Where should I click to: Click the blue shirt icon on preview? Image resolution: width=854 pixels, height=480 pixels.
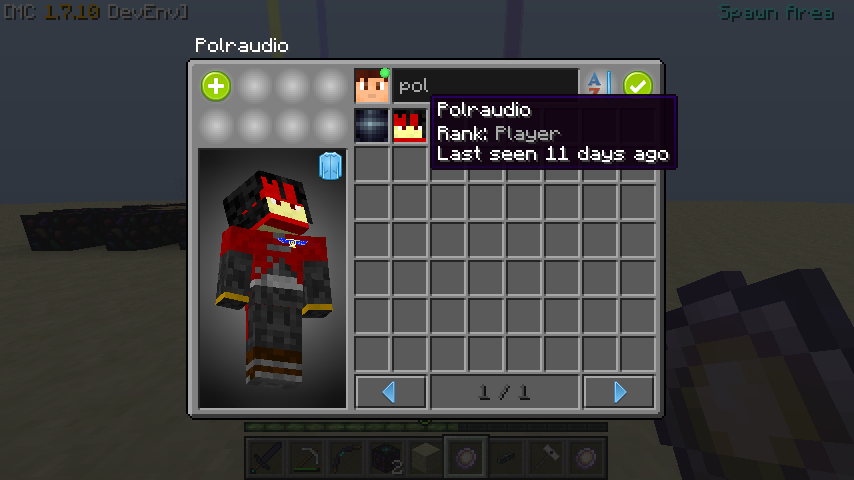click(x=330, y=166)
